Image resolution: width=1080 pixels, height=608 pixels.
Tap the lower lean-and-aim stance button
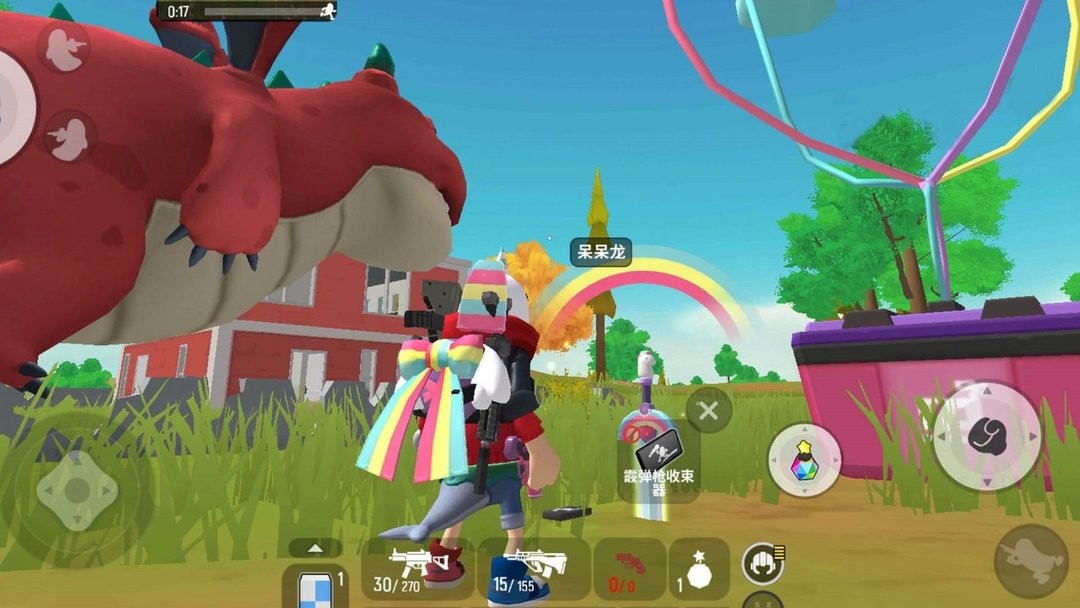click(68, 135)
